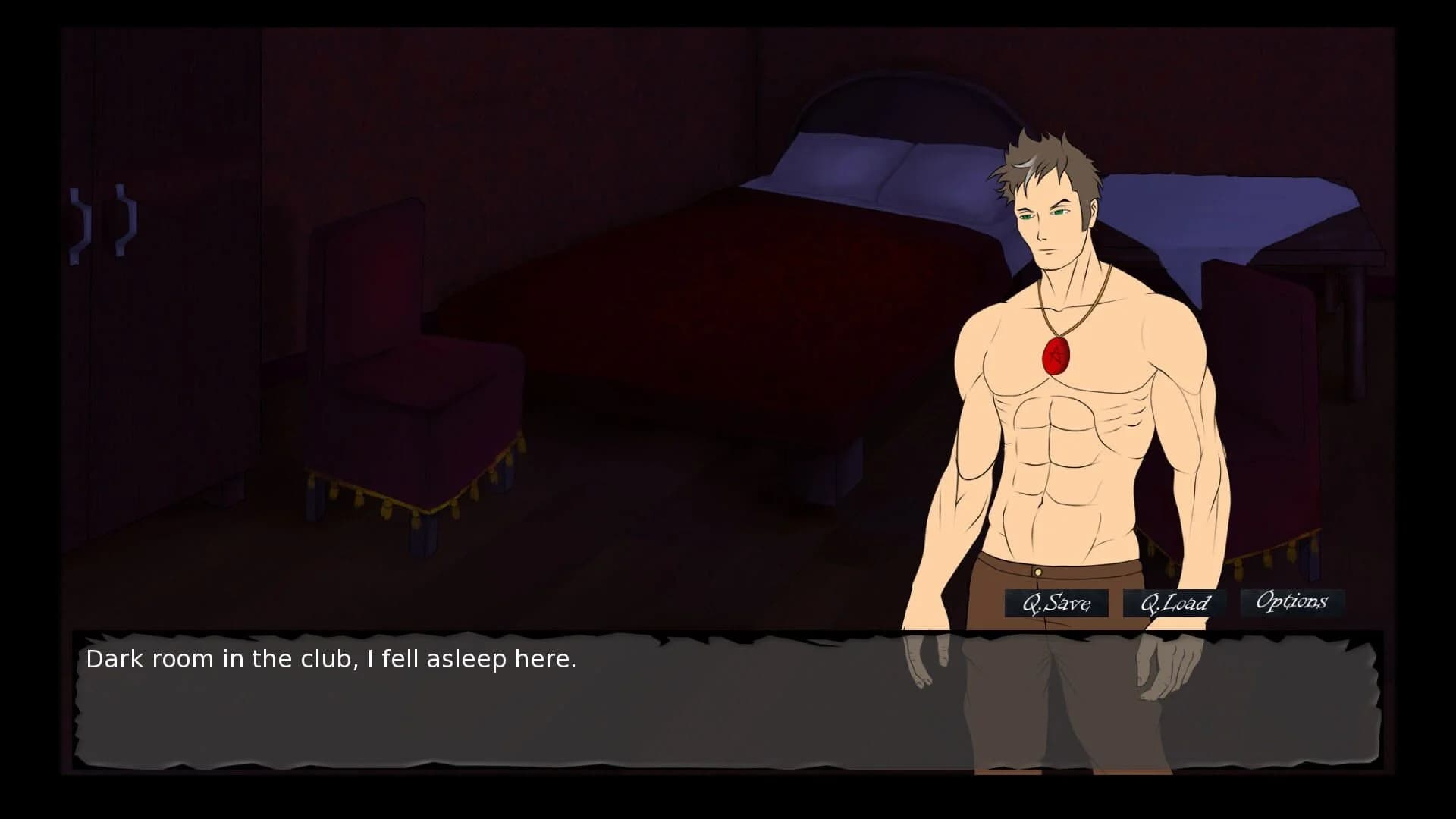1456x819 pixels.
Task: Click the Q.Load button
Action: click(1175, 604)
